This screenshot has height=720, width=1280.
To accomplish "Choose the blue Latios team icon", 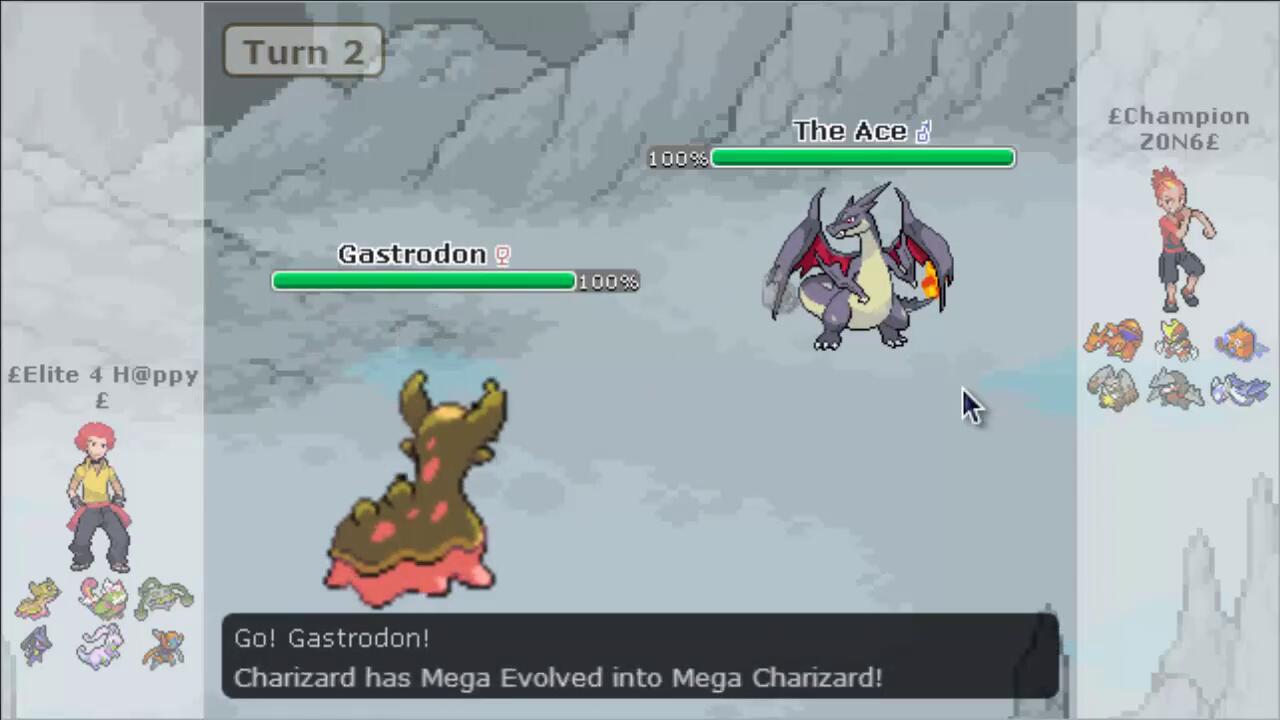I will 1240,389.
